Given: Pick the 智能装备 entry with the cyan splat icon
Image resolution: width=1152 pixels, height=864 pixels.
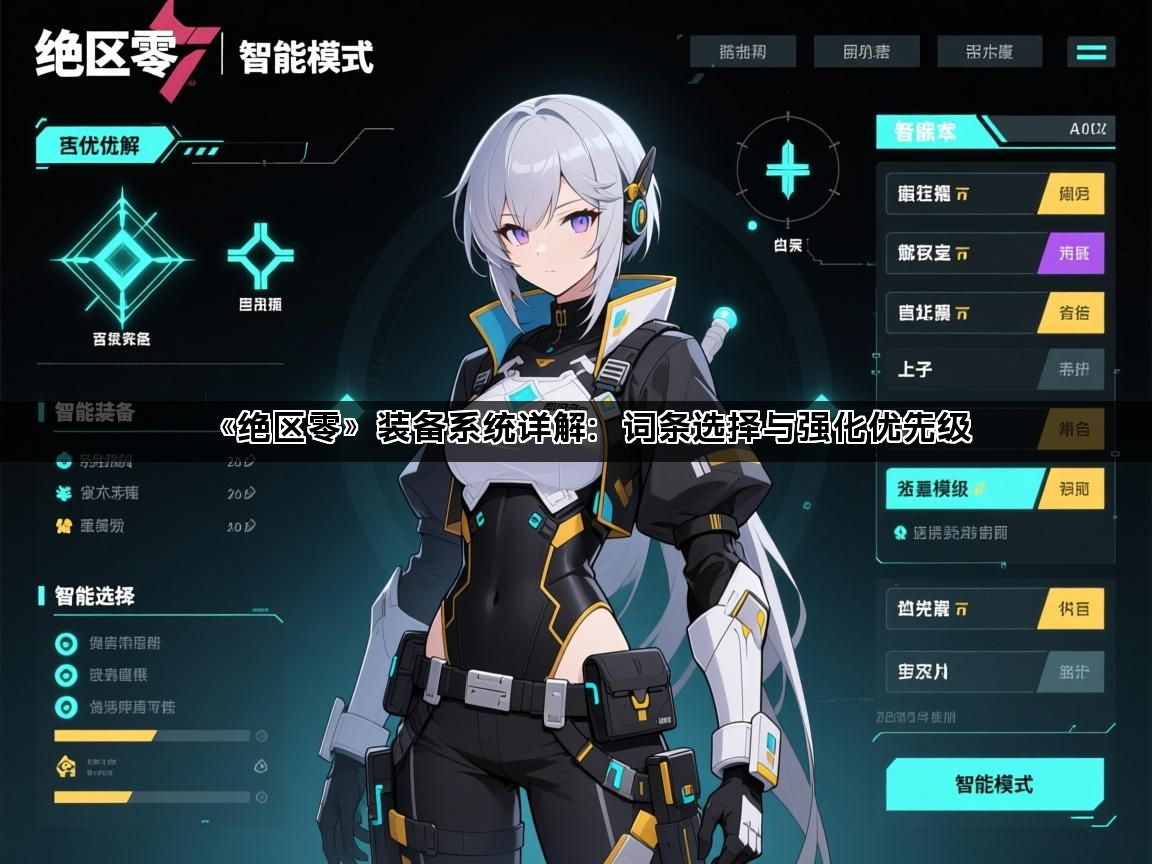Looking at the screenshot, I should 65,493.
